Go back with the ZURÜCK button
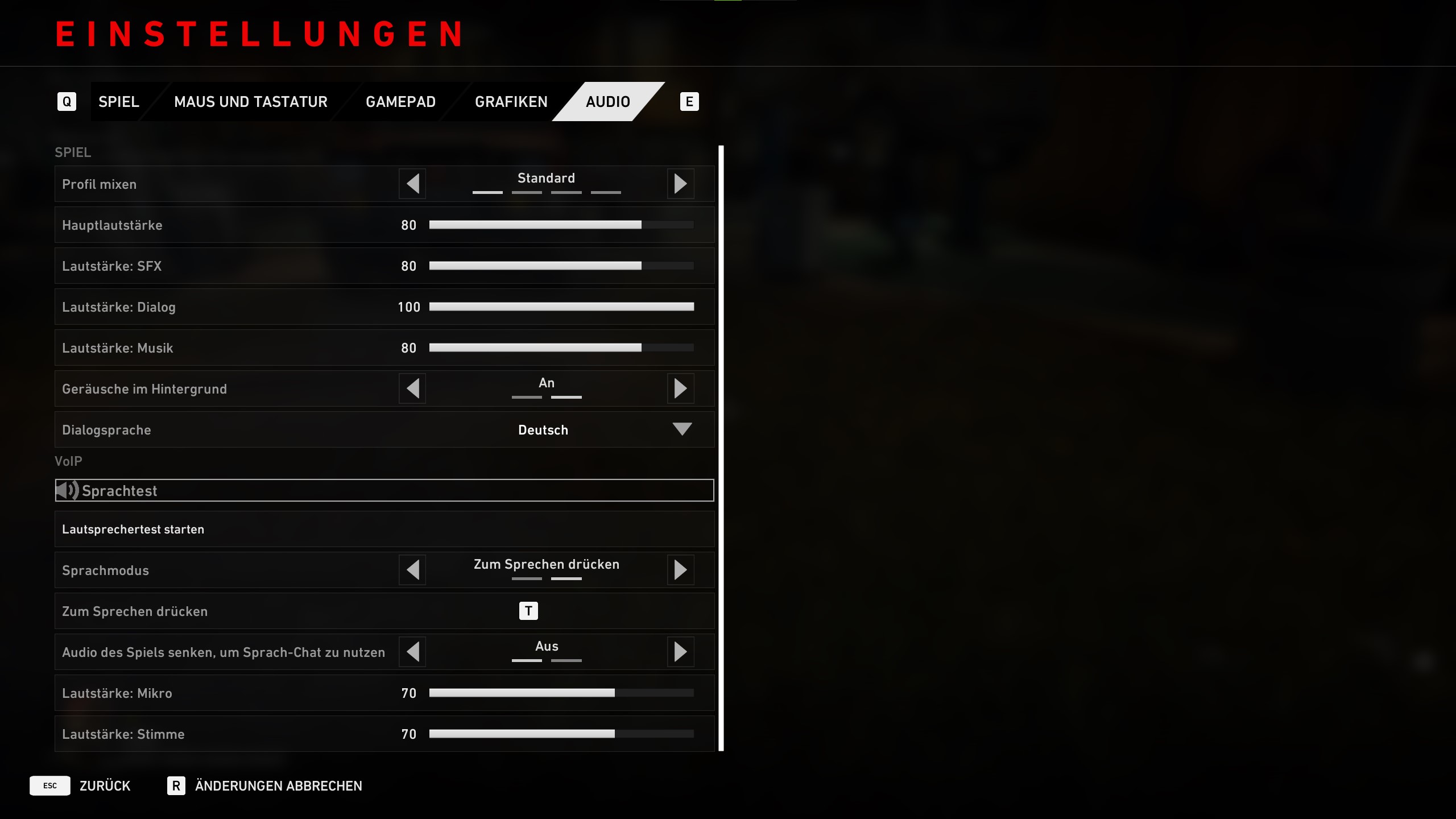 tap(105, 786)
